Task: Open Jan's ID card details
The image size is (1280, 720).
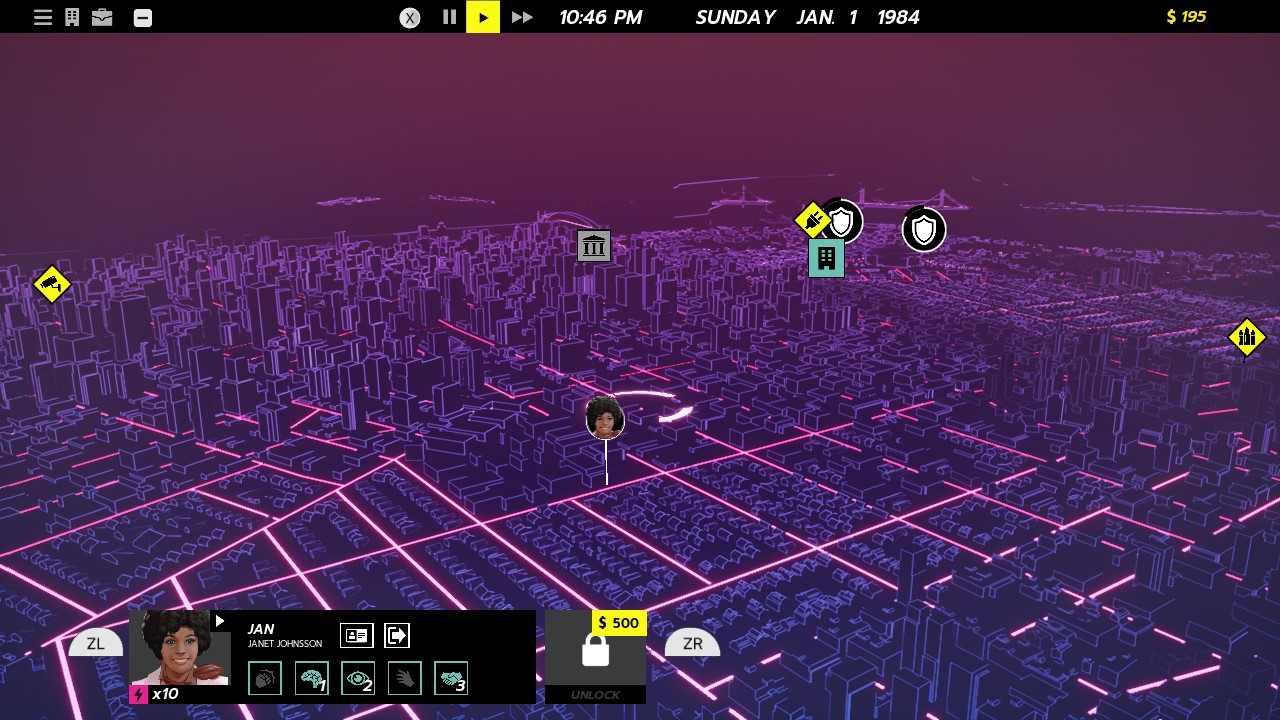Action: pos(357,635)
